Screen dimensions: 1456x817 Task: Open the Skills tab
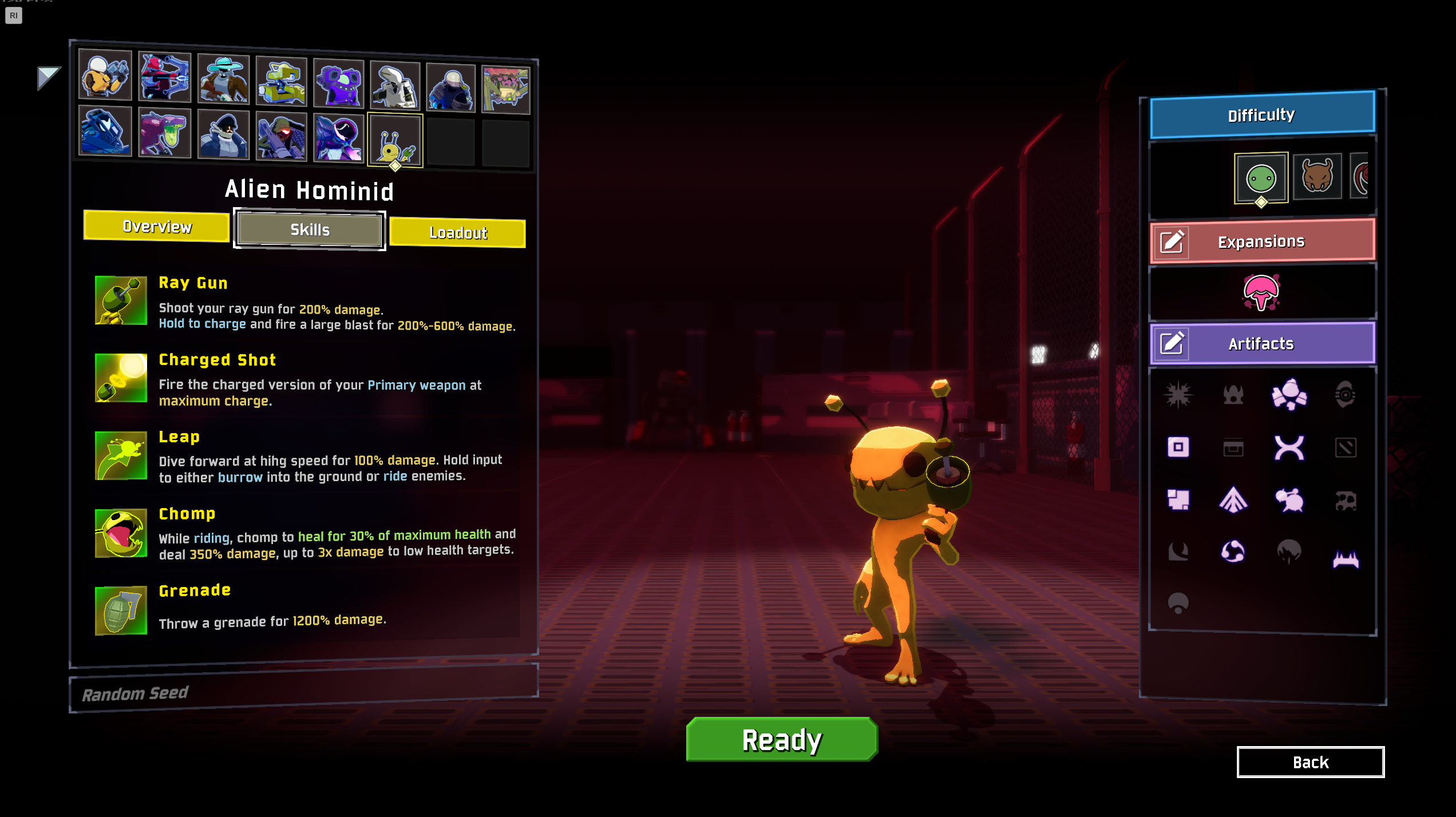point(310,230)
